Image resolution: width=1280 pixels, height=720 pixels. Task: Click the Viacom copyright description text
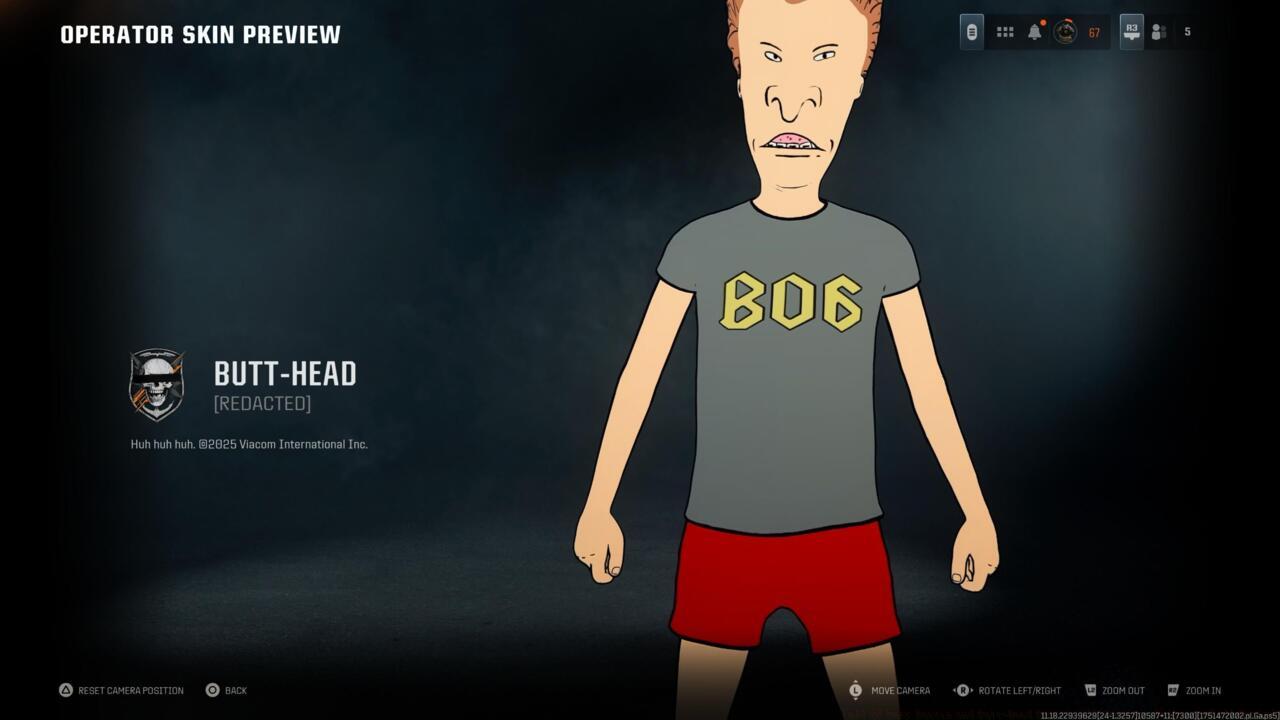pos(248,444)
